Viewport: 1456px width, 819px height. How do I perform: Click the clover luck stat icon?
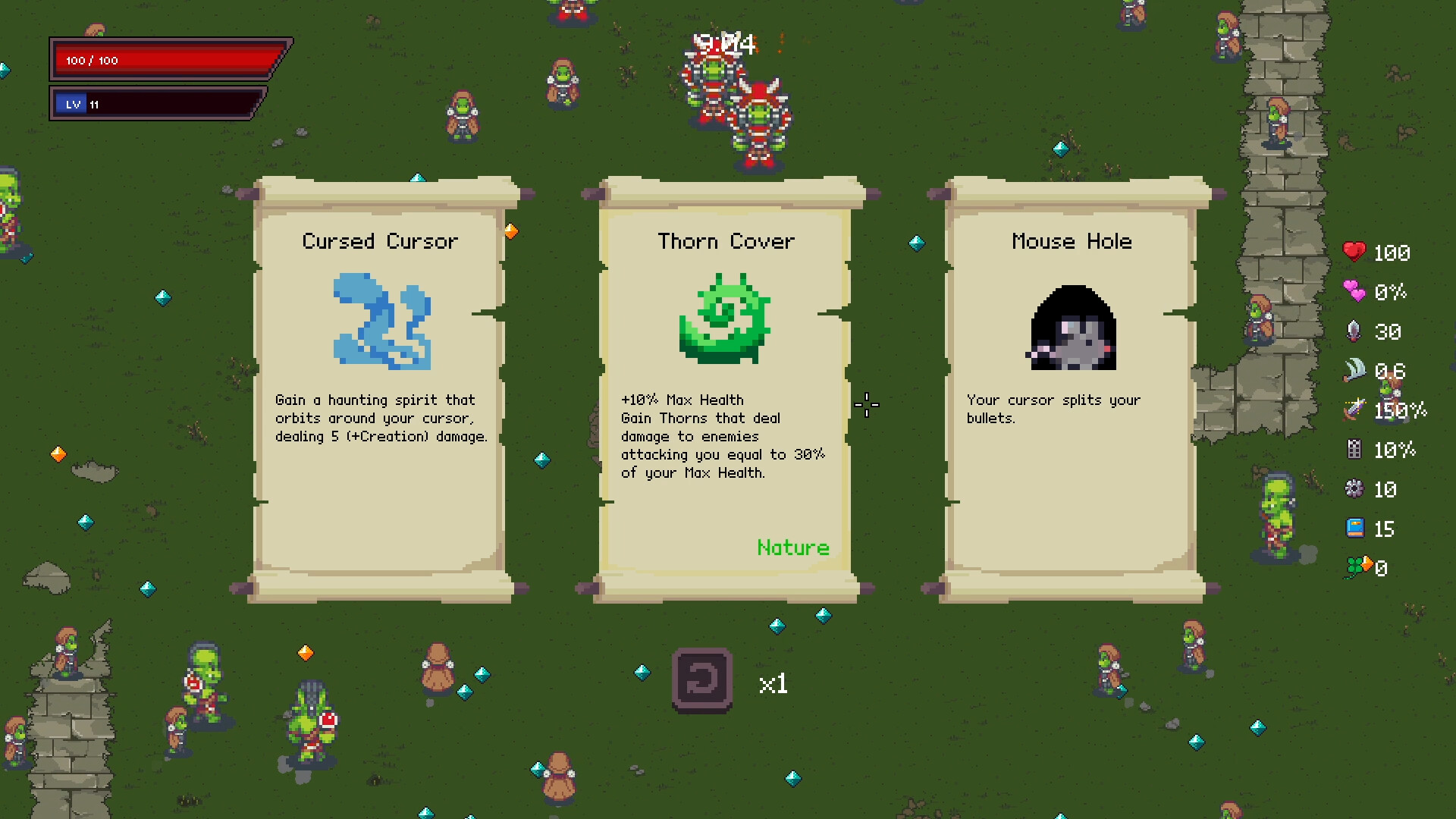click(1357, 566)
